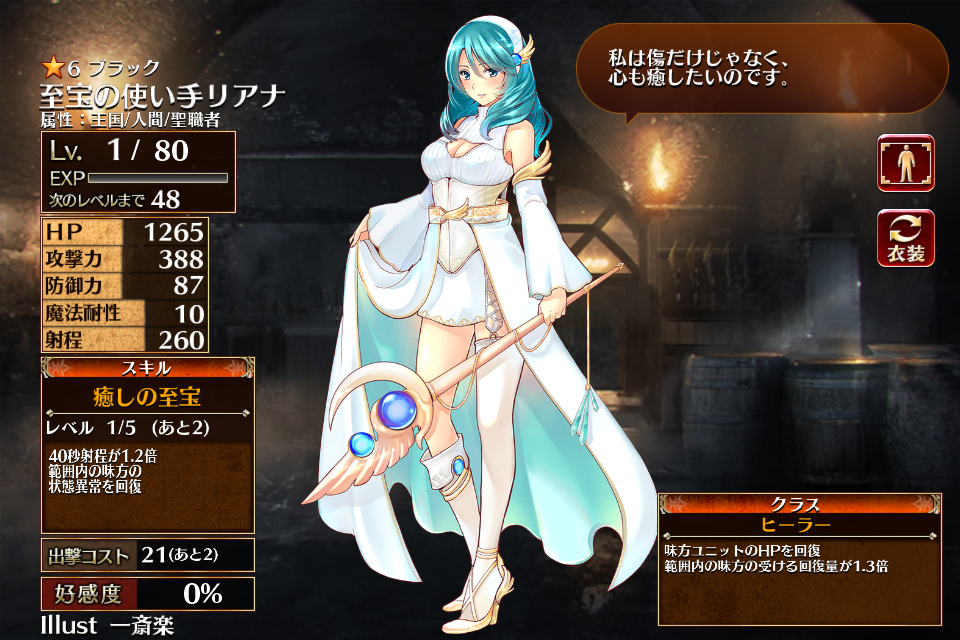Click the character silhouette view button
The width and height of the screenshot is (960, 640).
tap(906, 163)
